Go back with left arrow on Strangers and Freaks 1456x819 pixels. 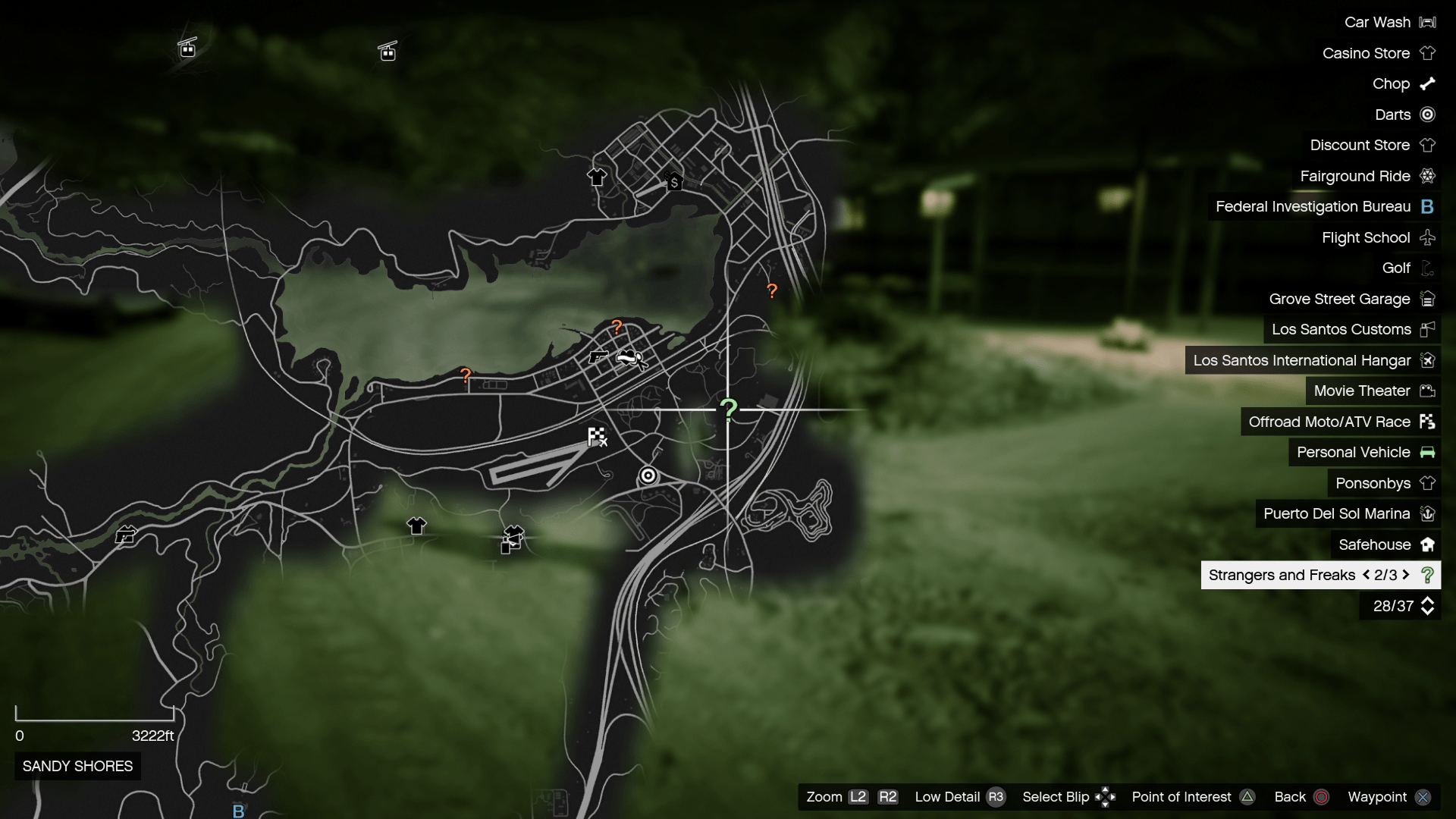pos(1367,575)
